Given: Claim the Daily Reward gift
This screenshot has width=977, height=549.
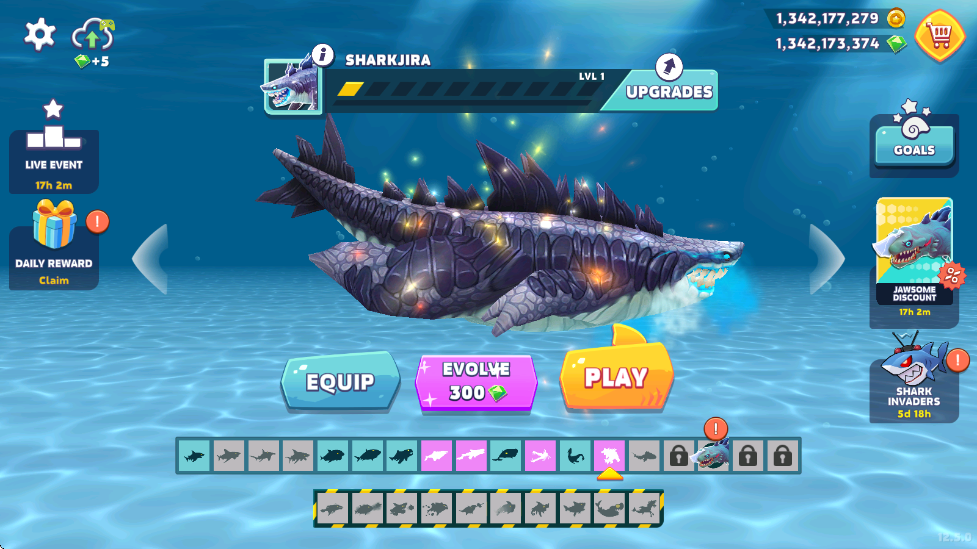Looking at the screenshot, I should tap(54, 245).
